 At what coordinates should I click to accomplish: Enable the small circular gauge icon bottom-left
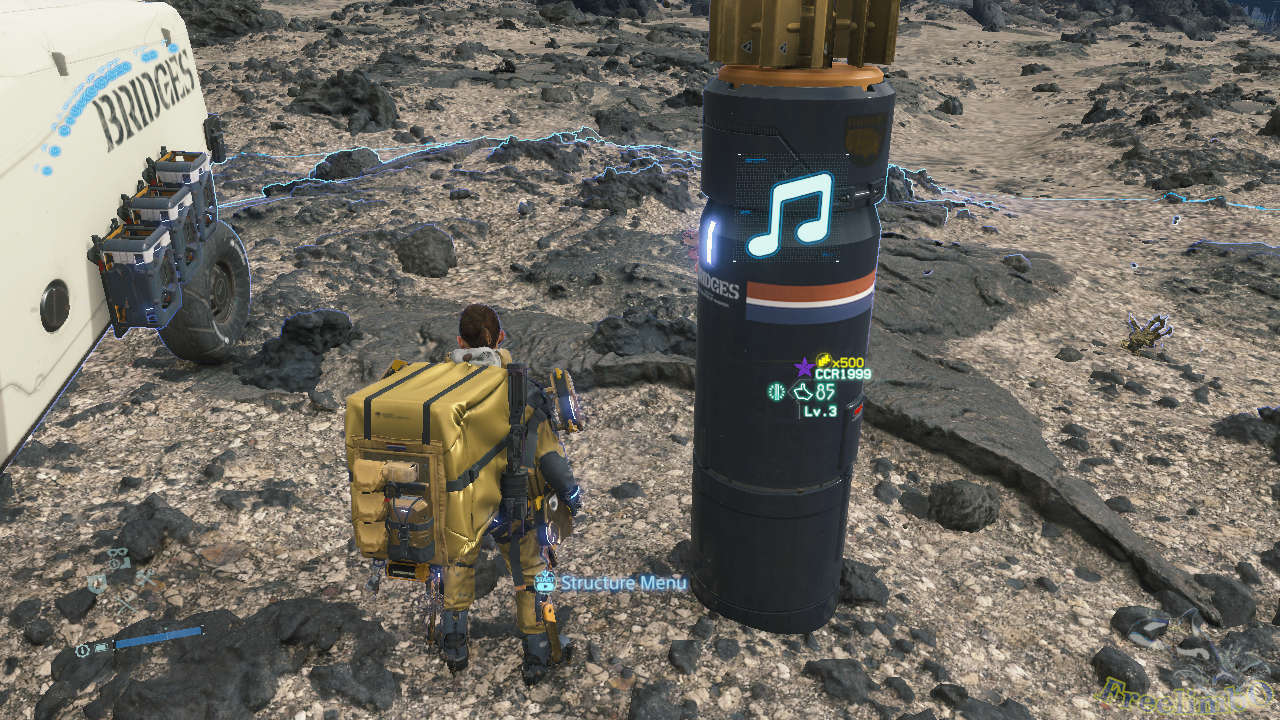(x=82, y=650)
